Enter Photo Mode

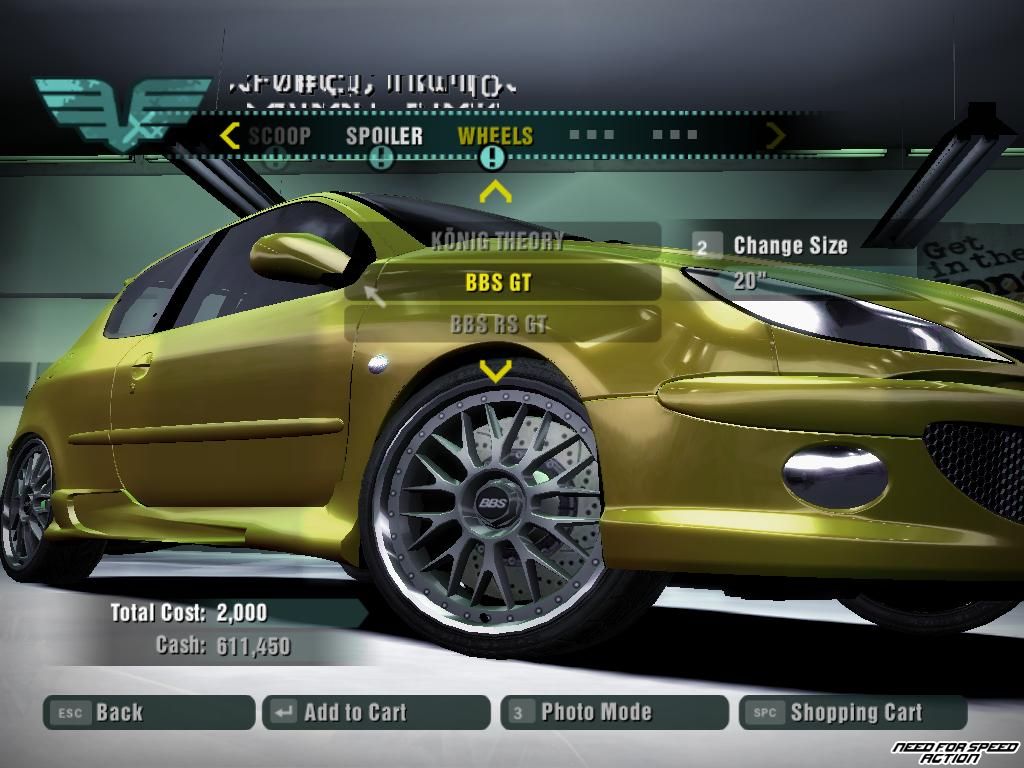(x=614, y=713)
